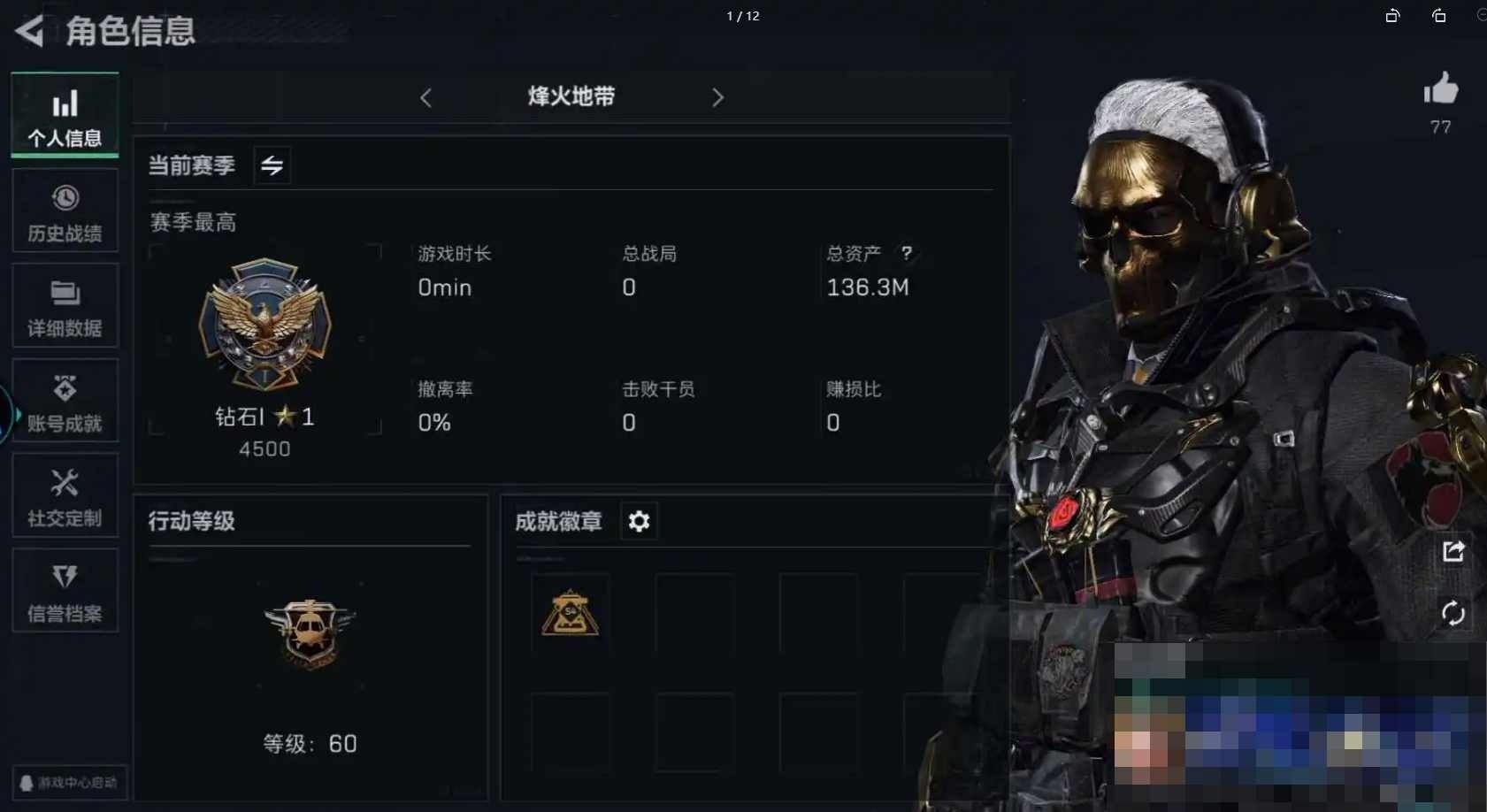Viewport: 1487px width, 812px height.
Task: Click the refresh character model icon
Action: click(1453, 613)
